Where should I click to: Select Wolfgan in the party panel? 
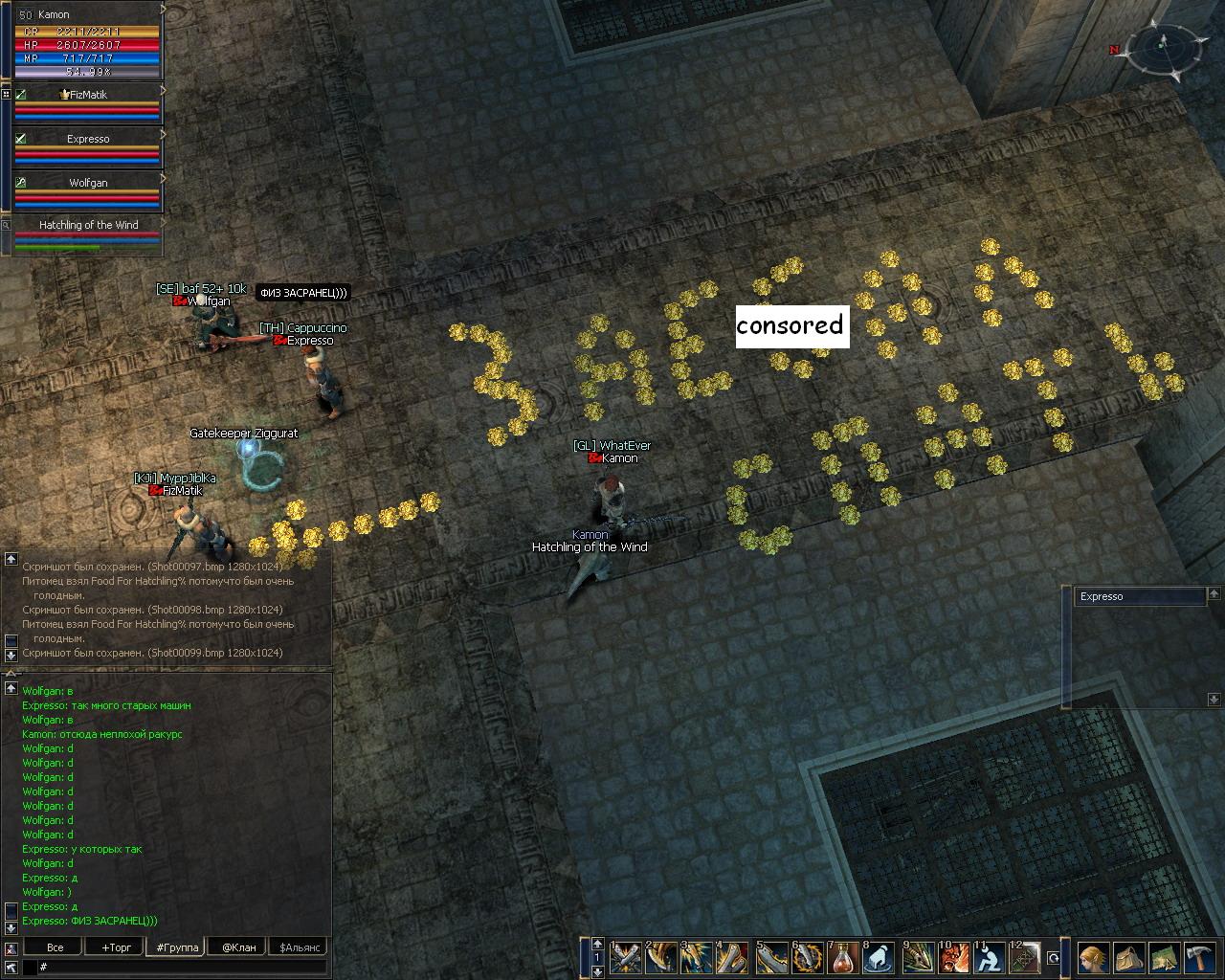87,190
